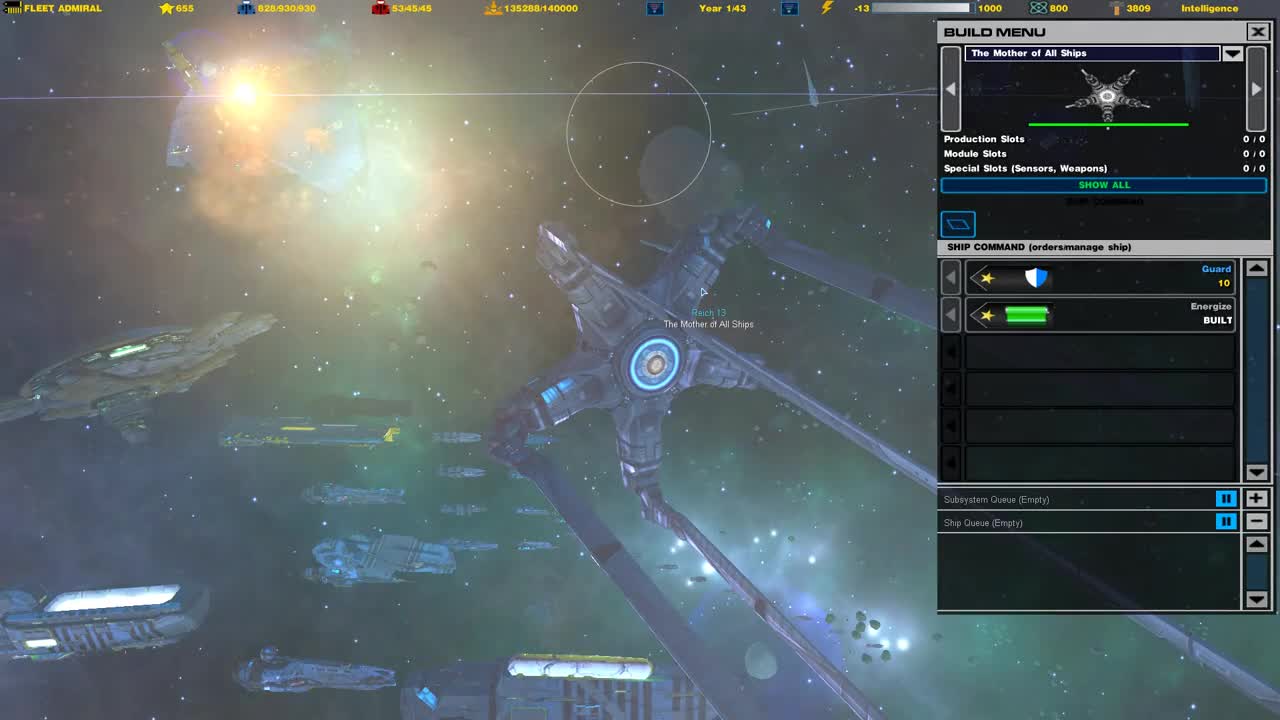Click the Fleet Admiral rank insignia

point(12,8)
